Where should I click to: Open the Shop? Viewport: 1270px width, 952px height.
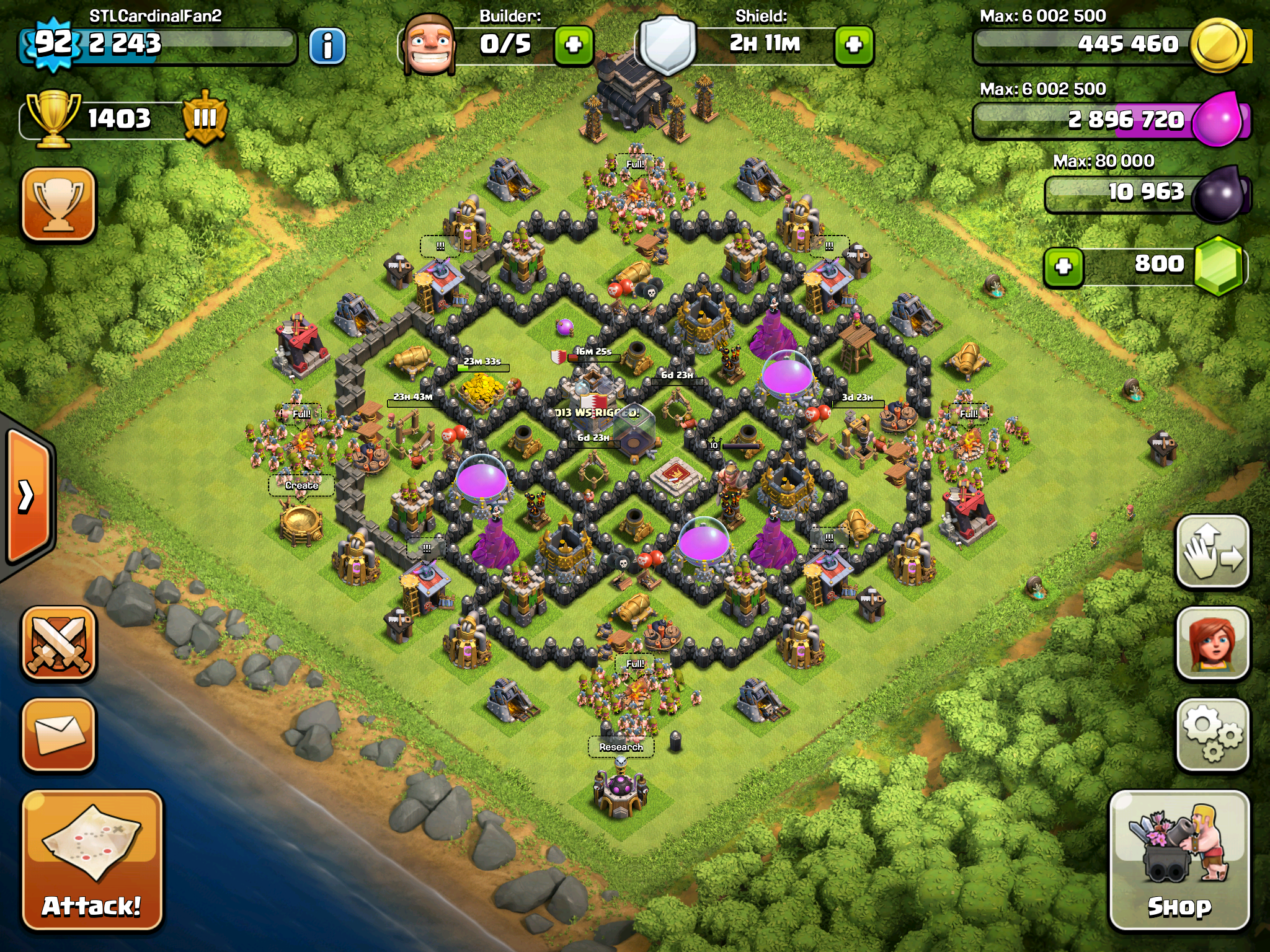[x=1179, y=860]
